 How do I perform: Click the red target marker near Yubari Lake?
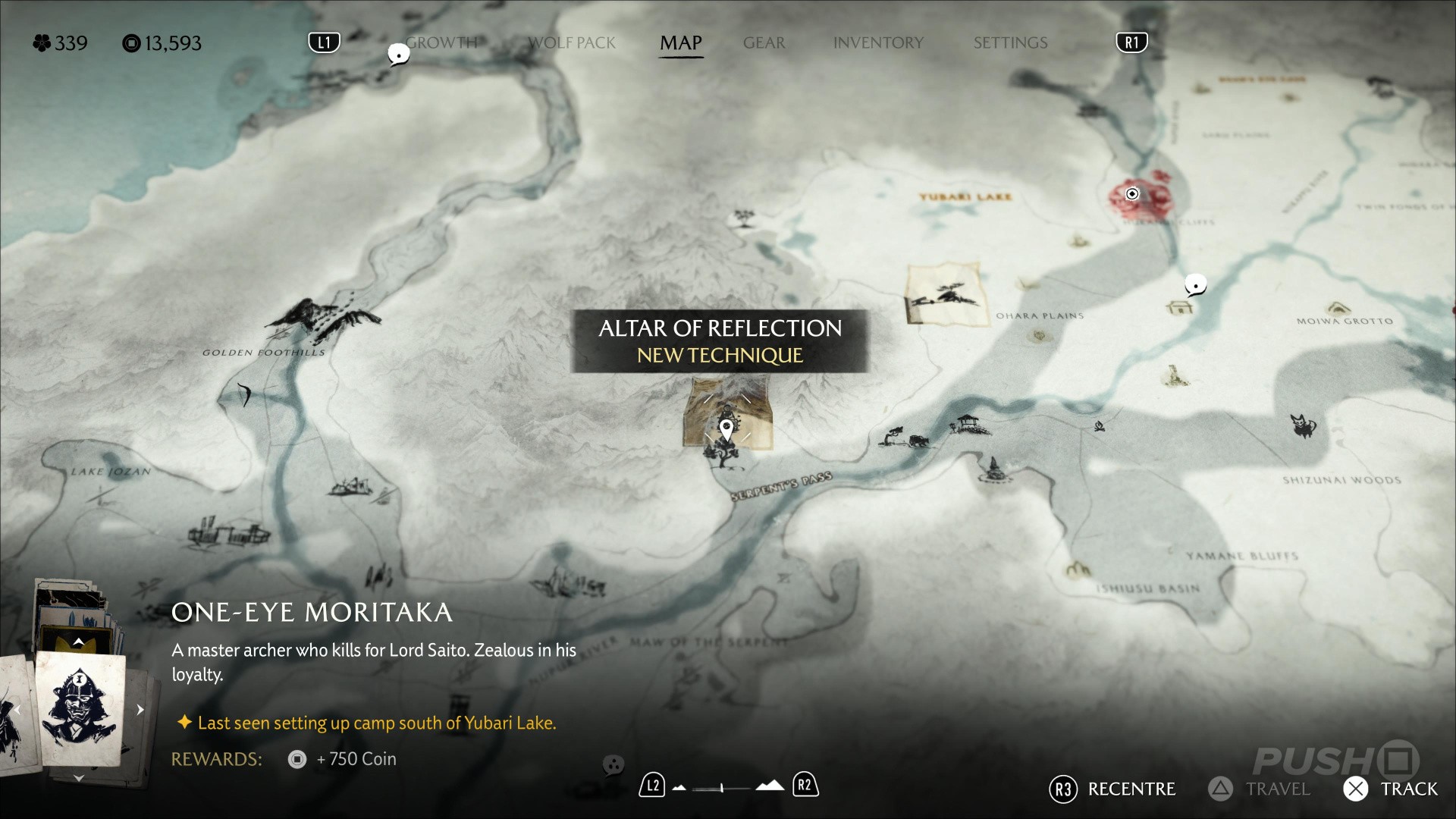click(1132, 194)
